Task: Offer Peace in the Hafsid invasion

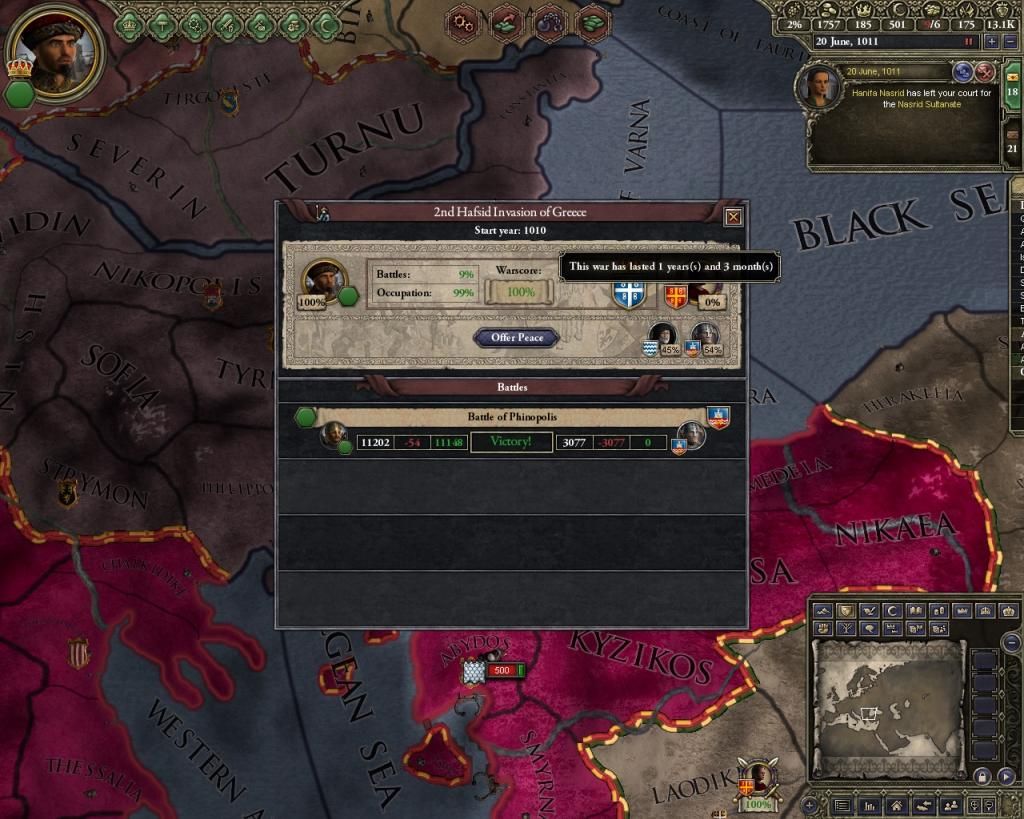Action: pyautogui.click(x=516, y=338)
